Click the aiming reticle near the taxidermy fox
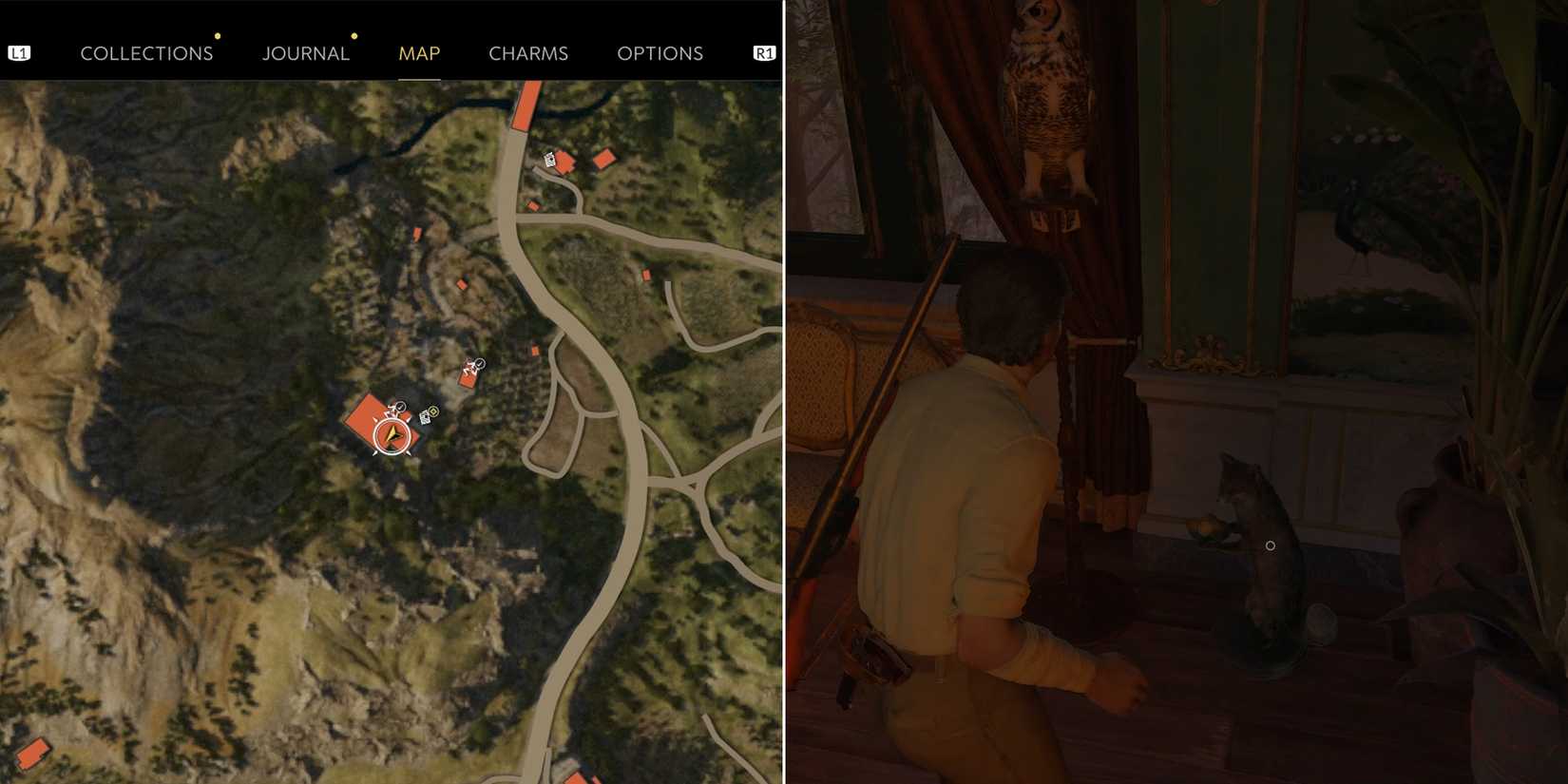1568x784 pixels. (x=1271, y=545)
